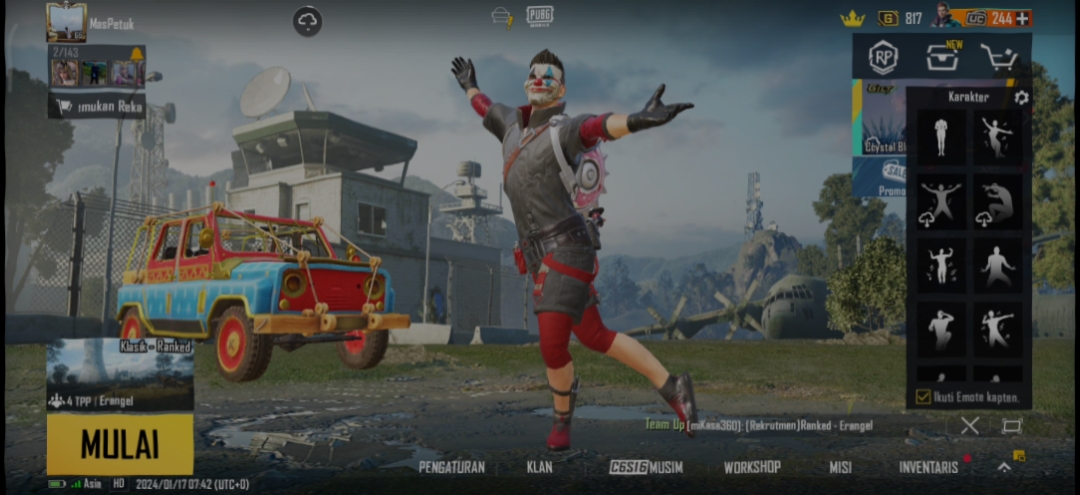Expand the bottom menu with the up arrow

(1004, 467)
